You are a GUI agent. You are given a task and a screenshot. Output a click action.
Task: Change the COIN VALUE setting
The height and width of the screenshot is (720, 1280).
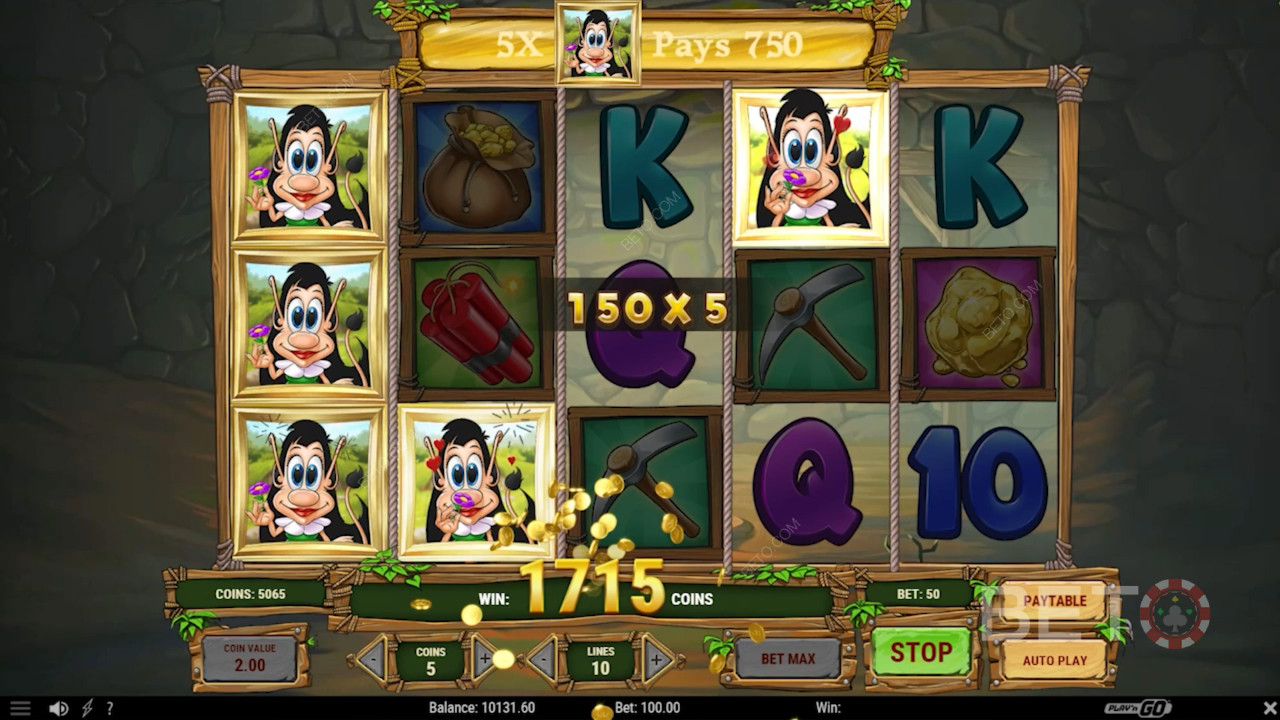(x=249, y=658)
